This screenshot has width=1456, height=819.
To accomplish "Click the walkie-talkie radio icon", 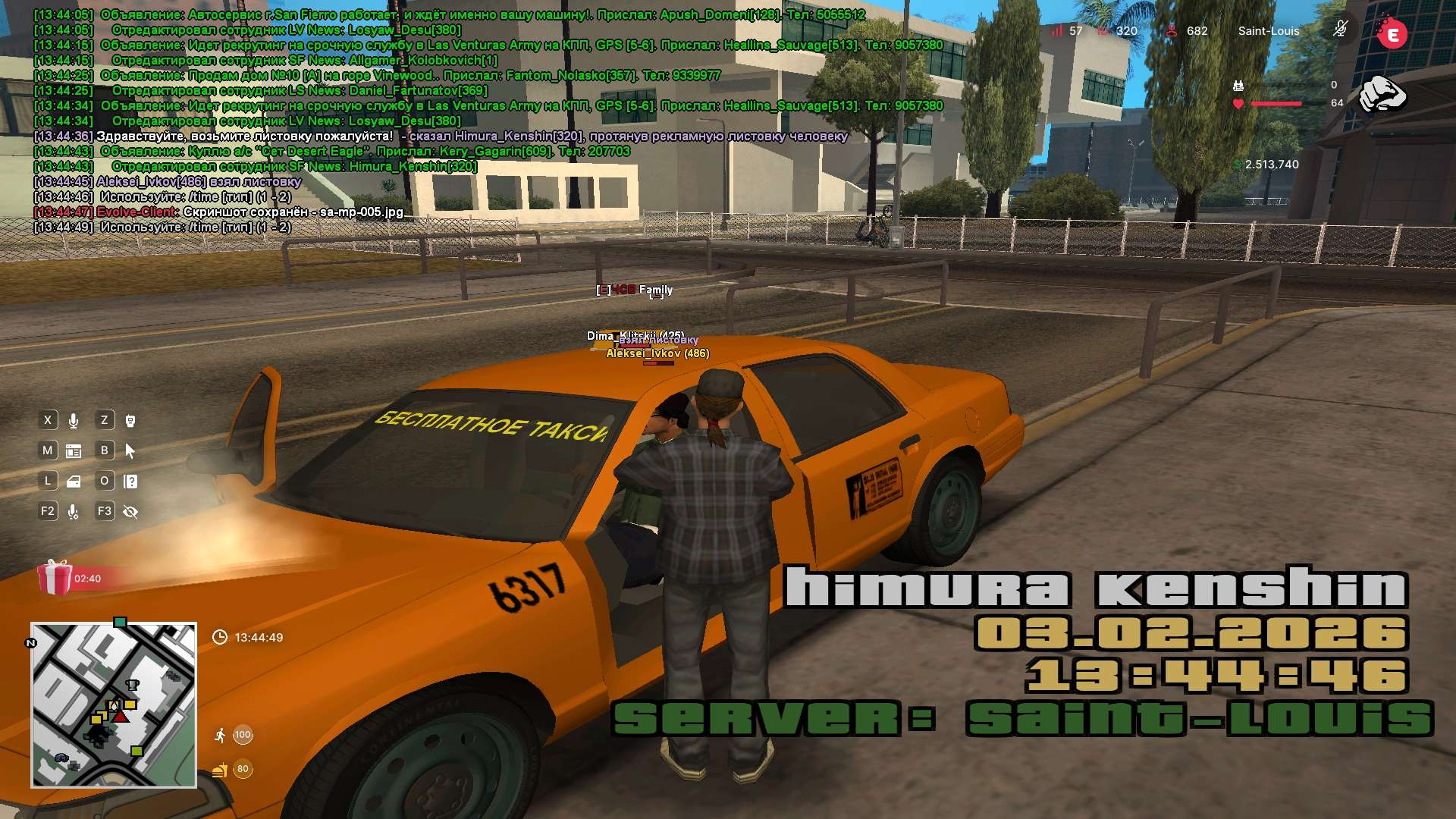I will click(130, 421).
